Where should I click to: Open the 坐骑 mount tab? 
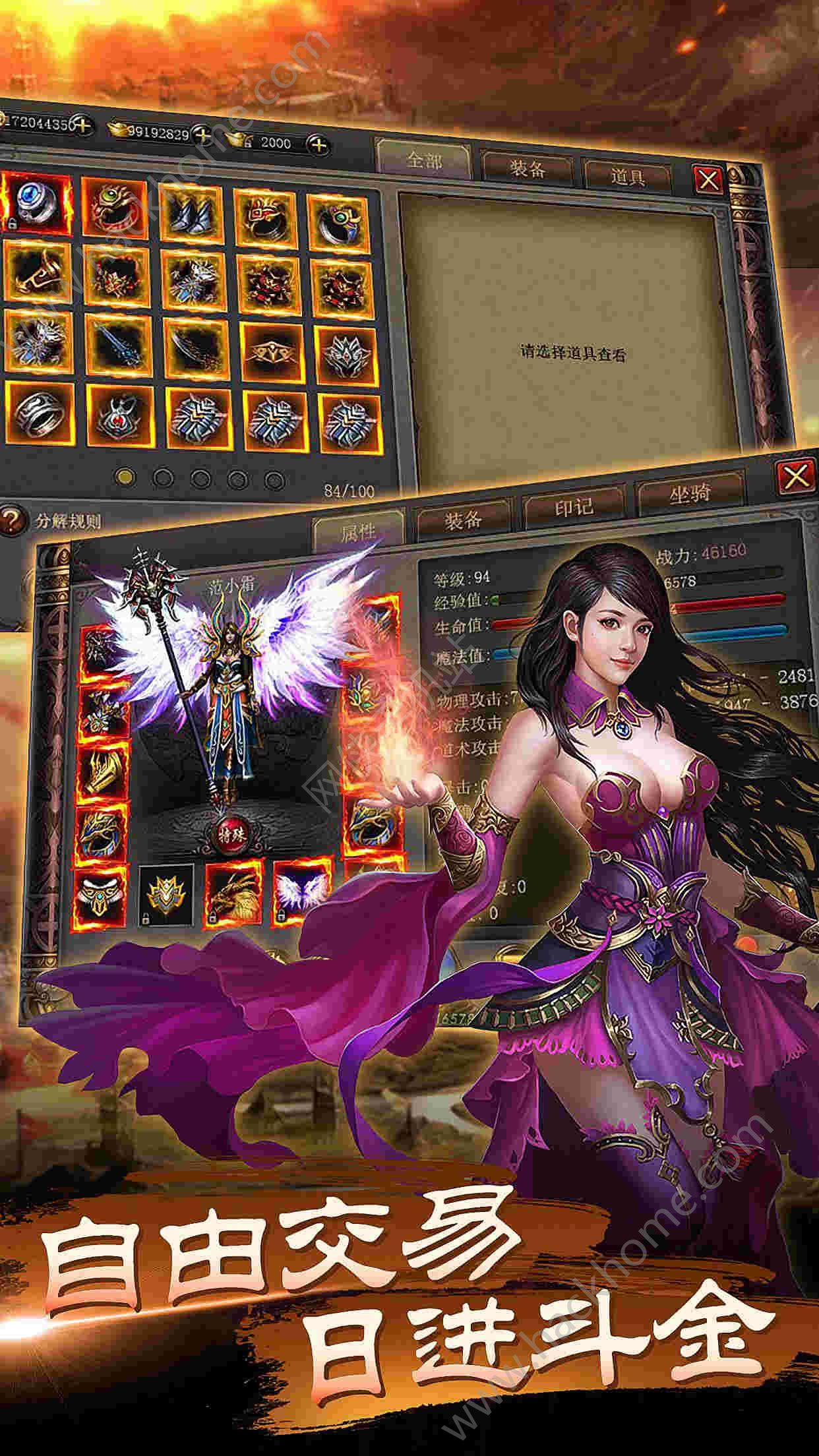pyautogui.click(x=690, y=494)
